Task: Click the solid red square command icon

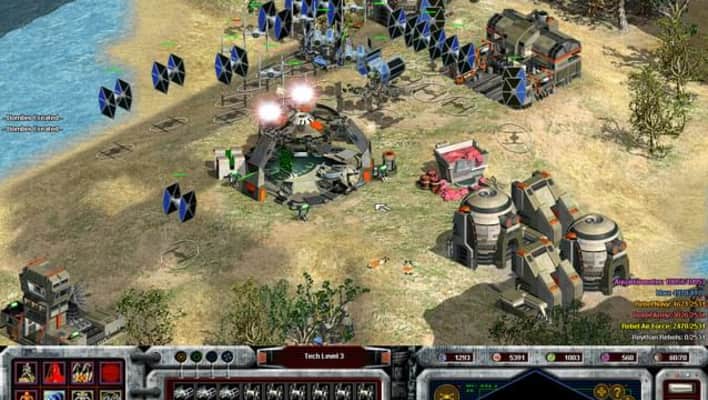Action: (110, 373)
